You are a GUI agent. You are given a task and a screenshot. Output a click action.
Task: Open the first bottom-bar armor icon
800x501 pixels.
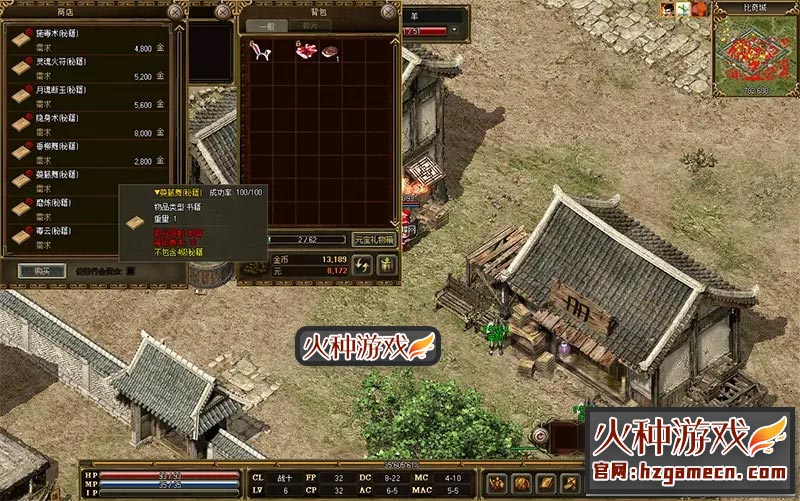pyautogui.click(x=495, y=482)
